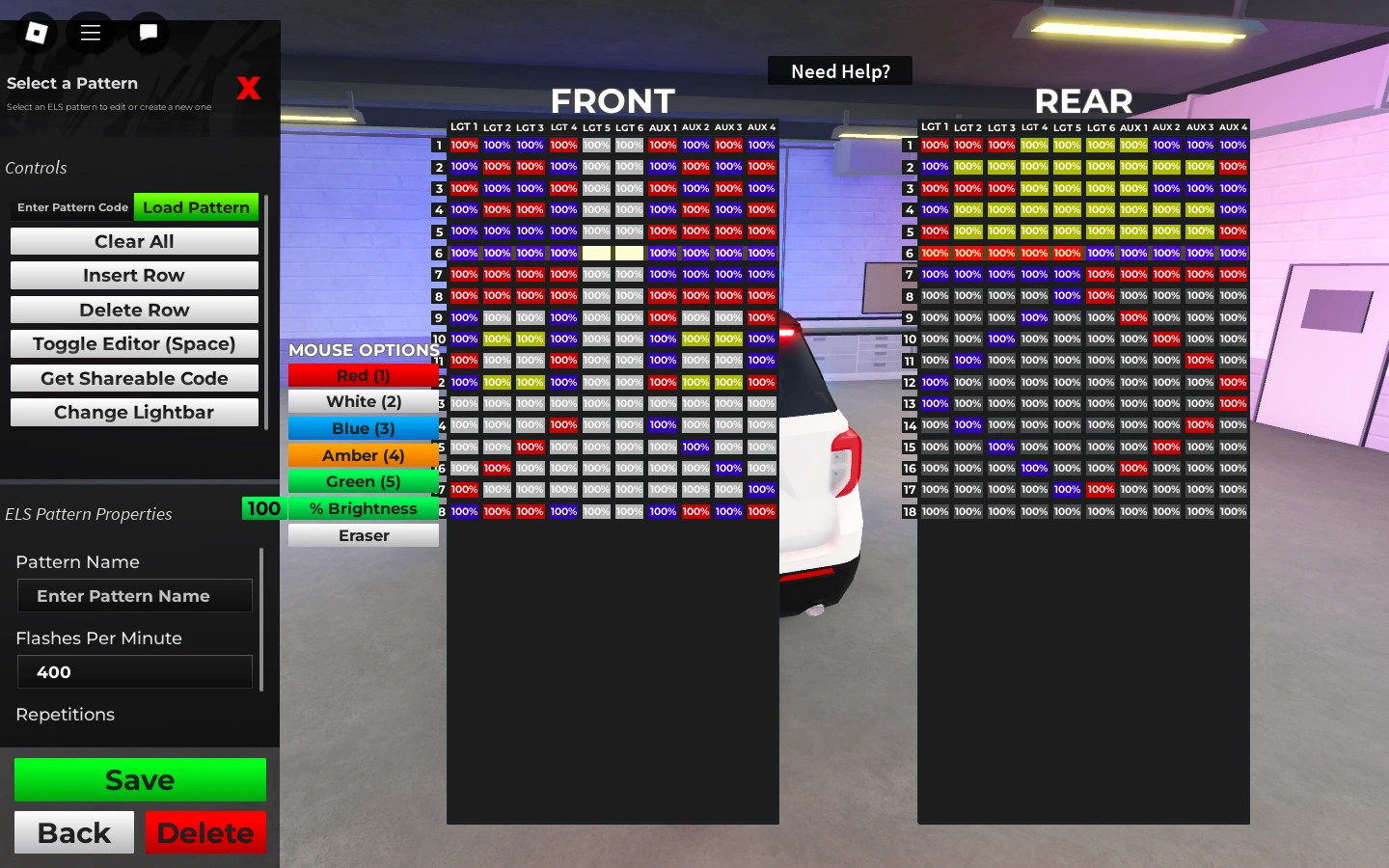Select the Red (1) mouse option

coord(364,375)
